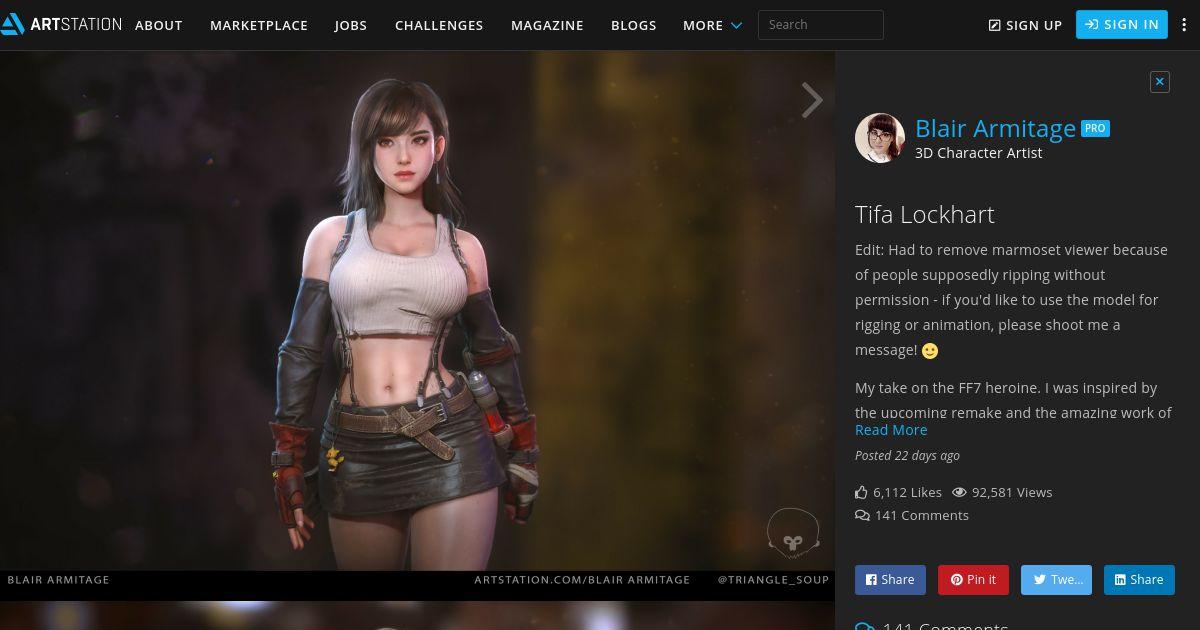Viewport: 1200px width, 630px height.
Task: Open the About page
Action: [x=158, y=25]
